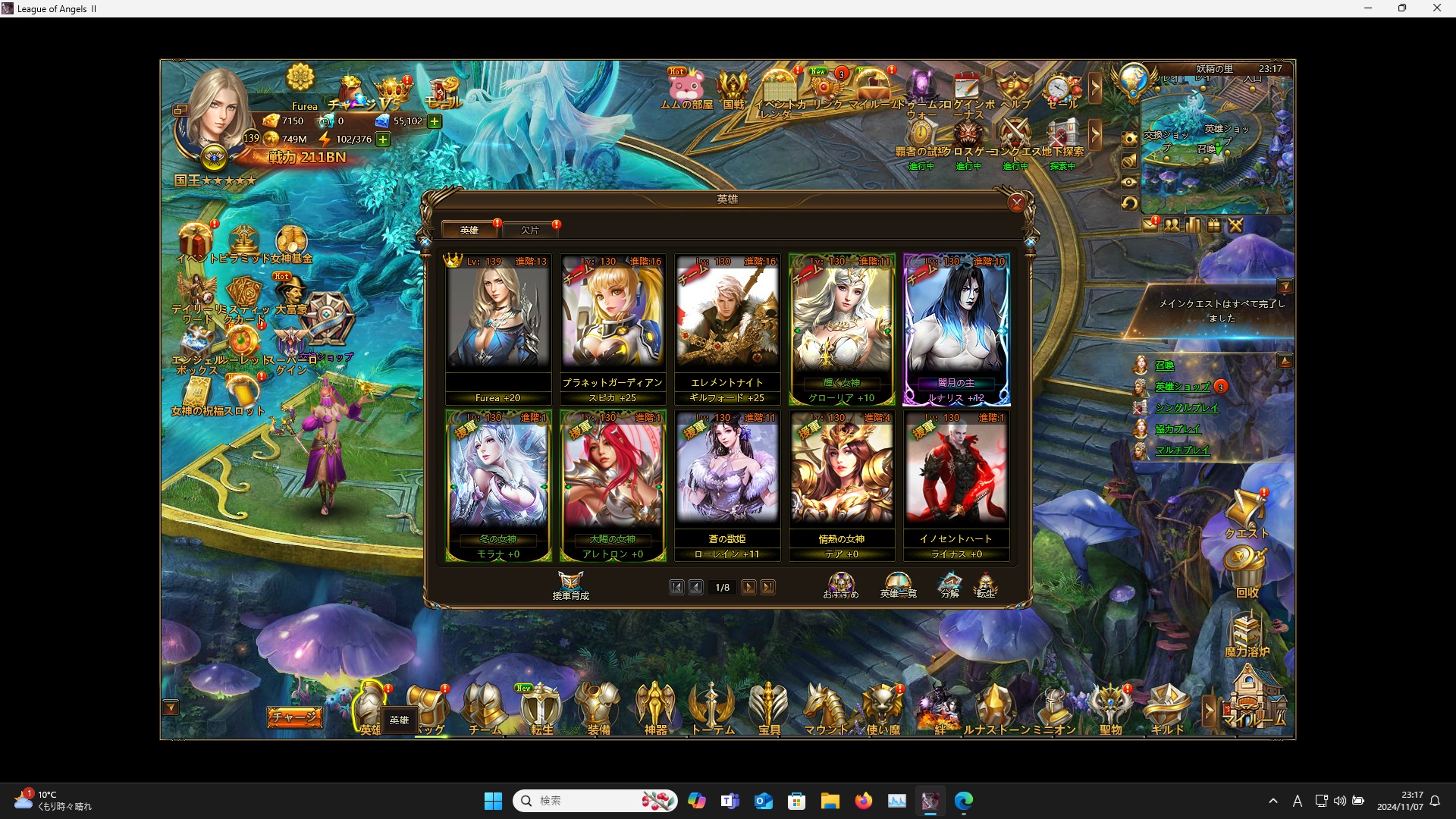Click the マルチプレイ multiplayer link
1456x819 pixels.
(x=1183, y=450)
